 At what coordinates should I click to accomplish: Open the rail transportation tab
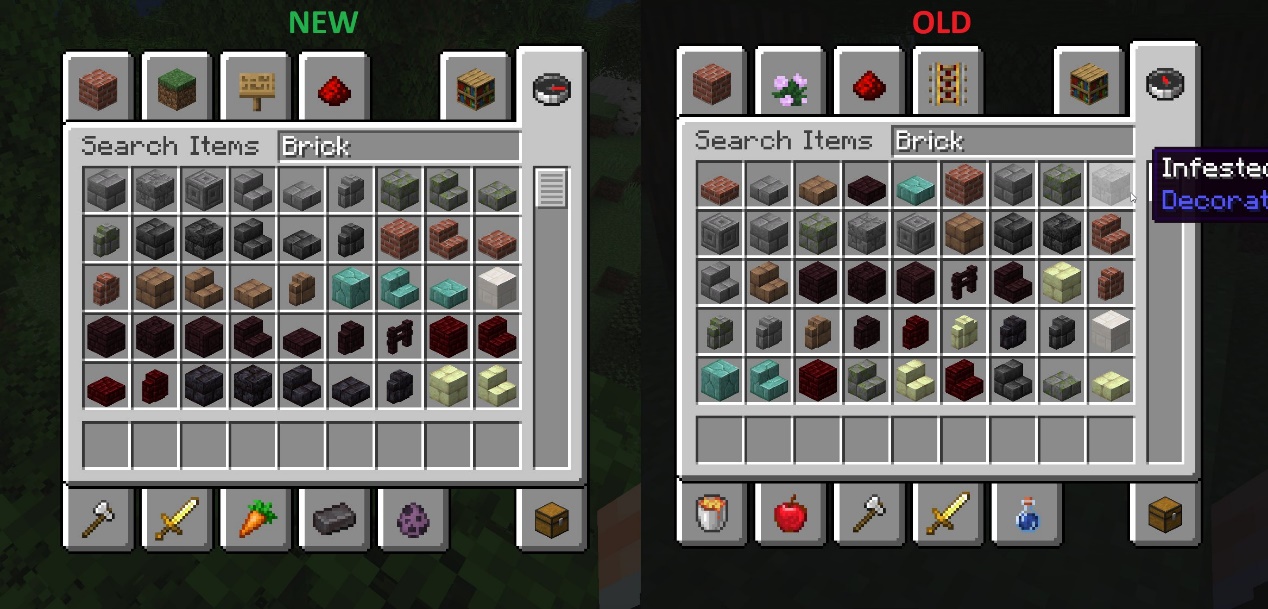click(948, 85)
